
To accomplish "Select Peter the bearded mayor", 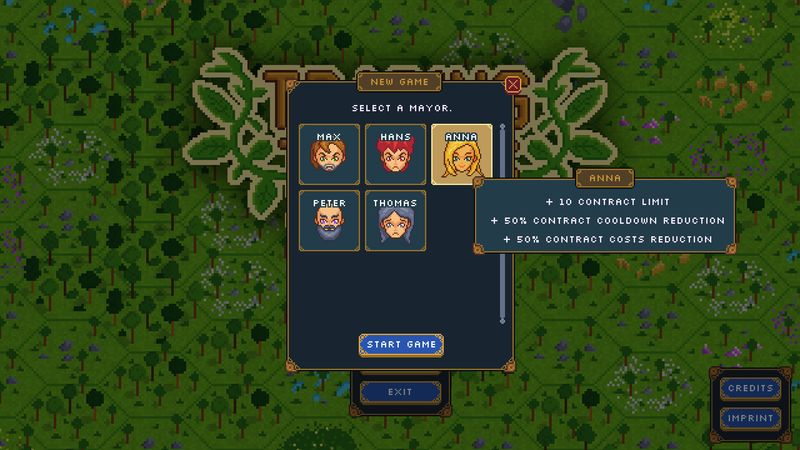I will point(328,219).
